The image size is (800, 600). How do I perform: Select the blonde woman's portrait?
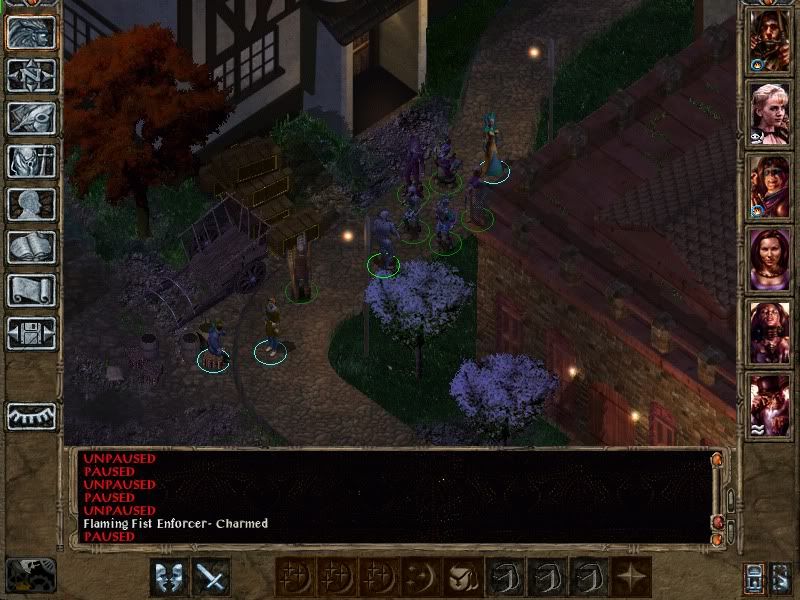pyautogui.click(x=771, y=114)
